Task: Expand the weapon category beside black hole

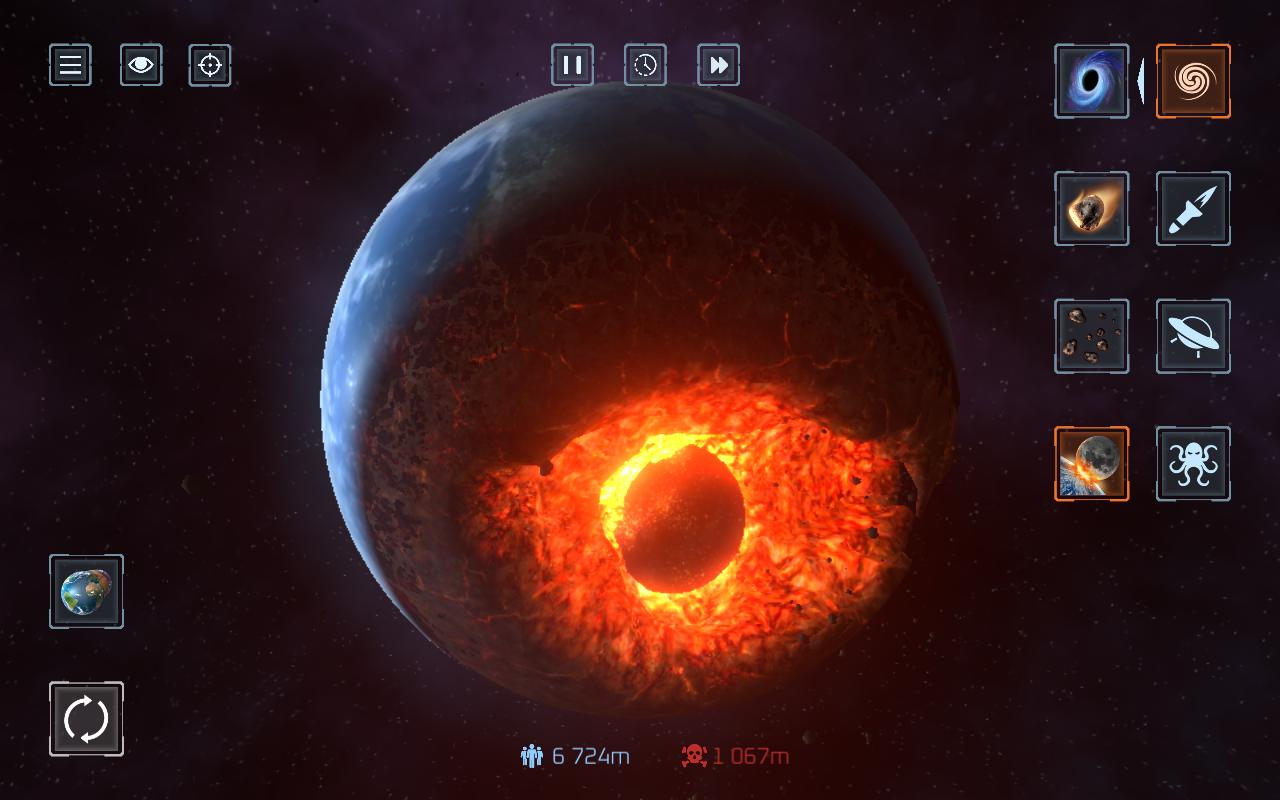Action: (x=1141, y=81)
